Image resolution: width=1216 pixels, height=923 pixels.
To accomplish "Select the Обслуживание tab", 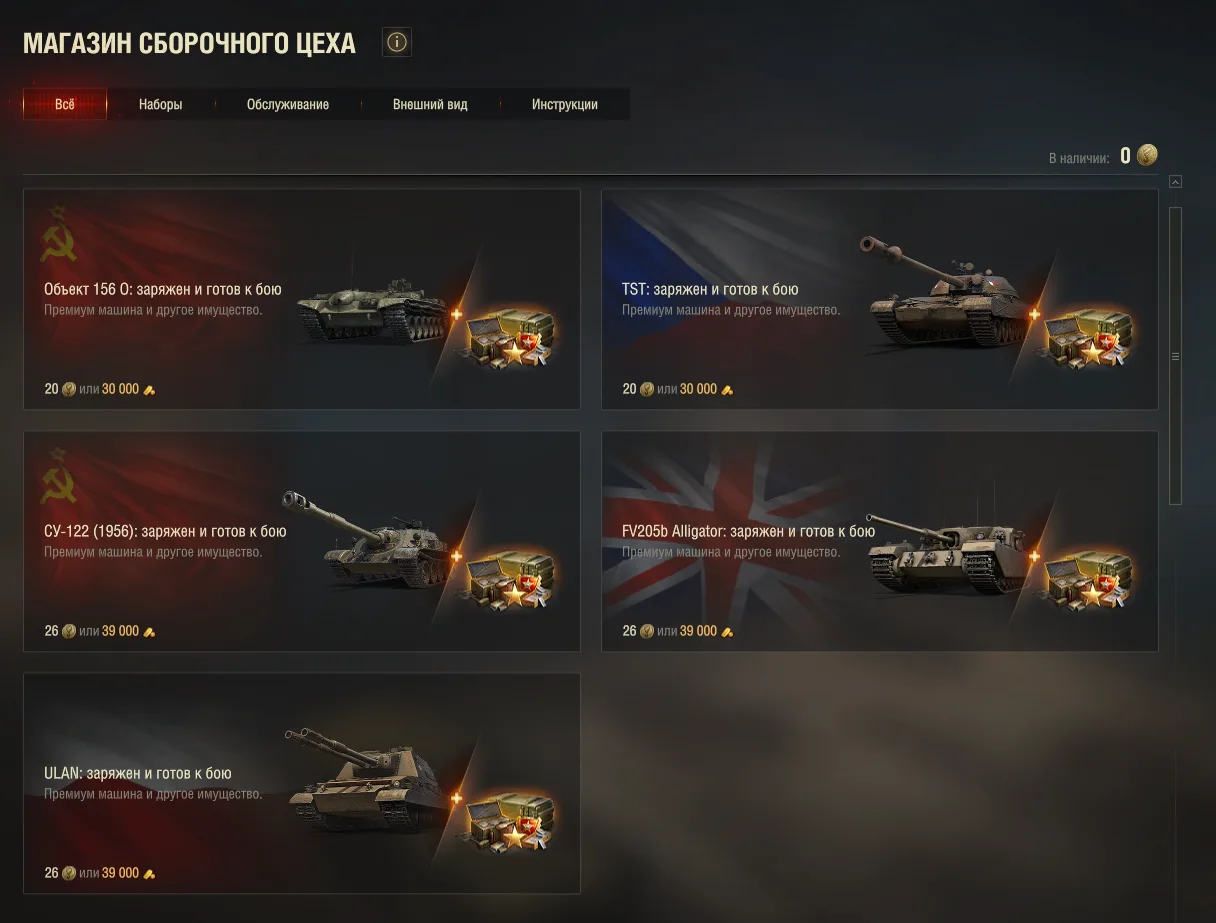I will click(x=288, y=104).
